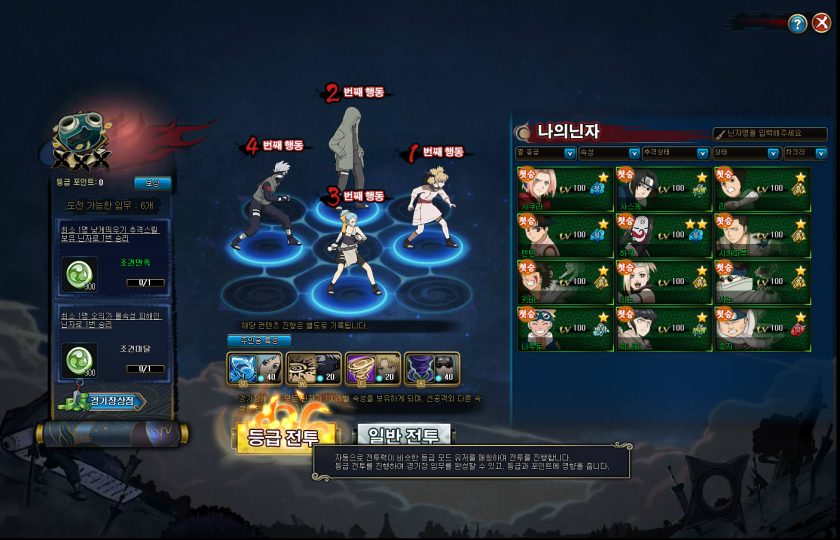Screen dimensions: 840x540
Task: Choose the Sasuke ninja card
Action: coord(662,188)
